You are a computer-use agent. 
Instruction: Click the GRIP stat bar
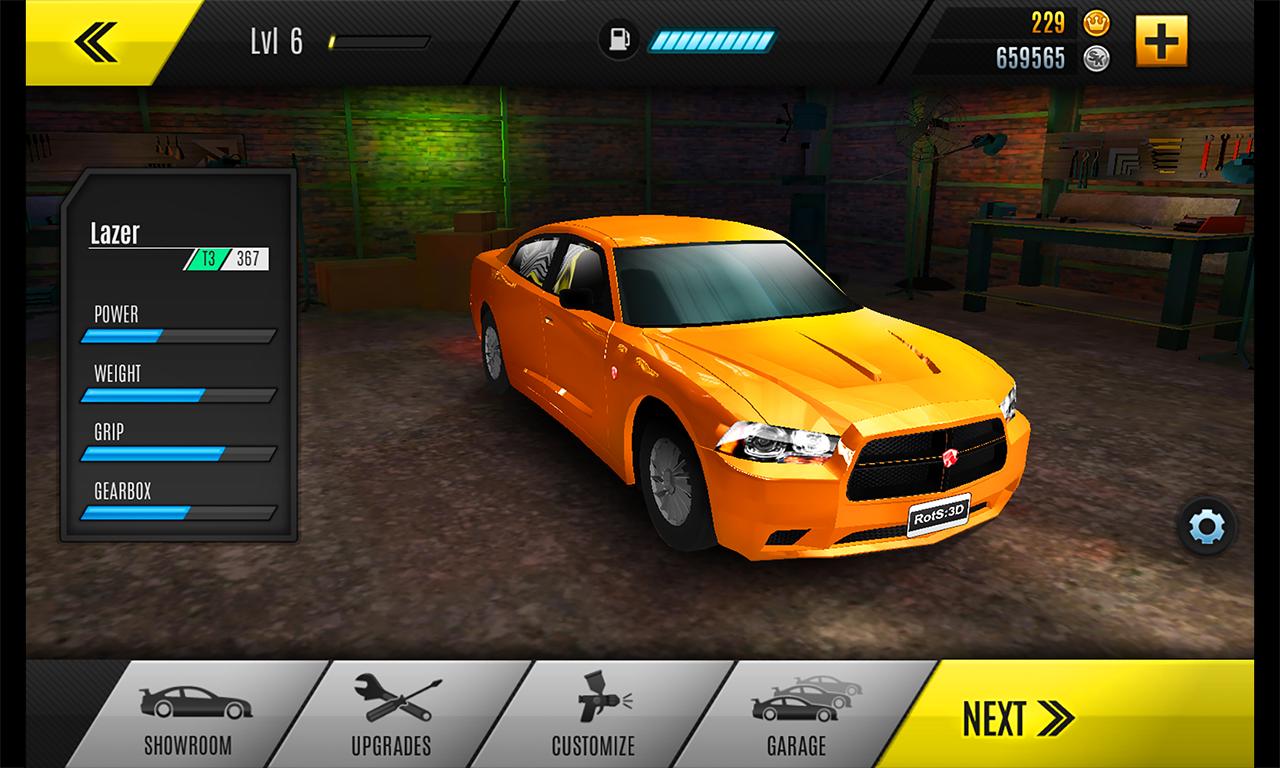coord(178,453)
